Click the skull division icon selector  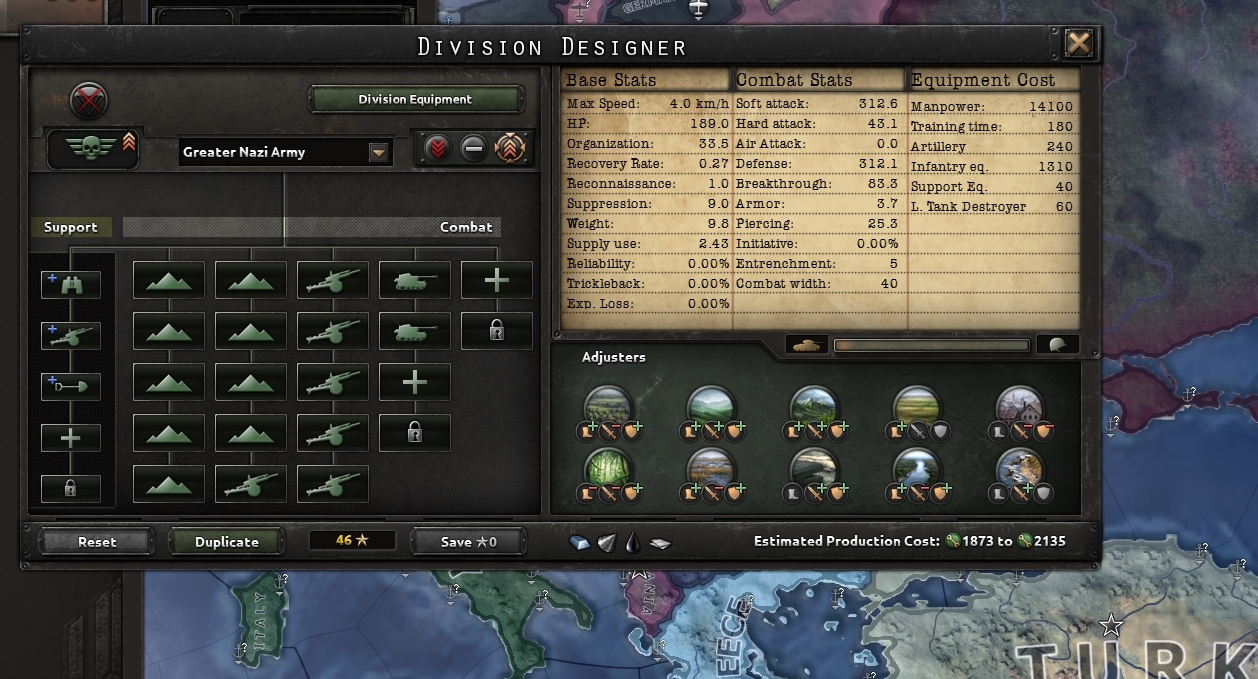92,149
